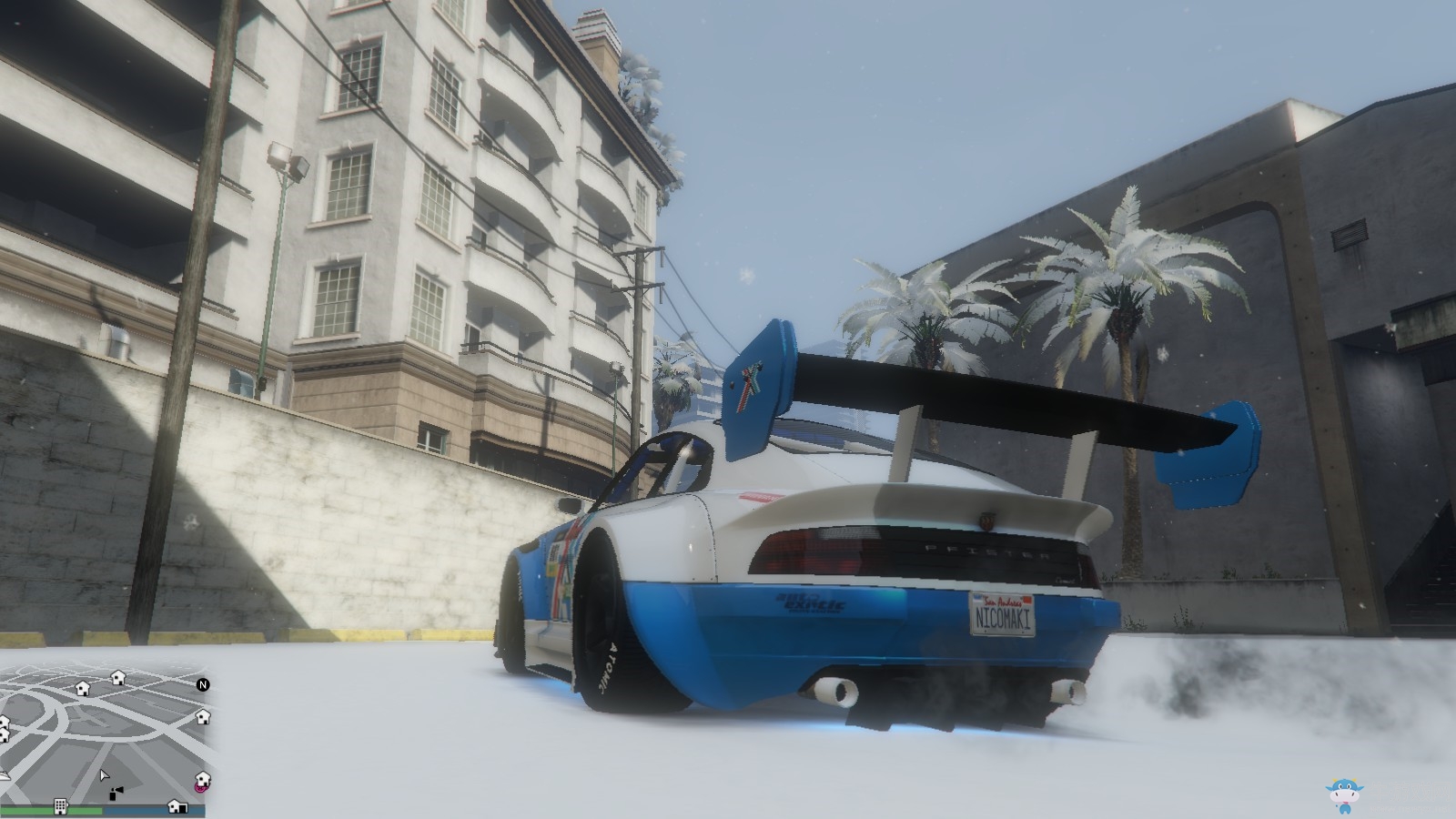Select the pink marker behind the house blip
The height and width of the screenshot is (819, 1456).
[x=197, y=786]
